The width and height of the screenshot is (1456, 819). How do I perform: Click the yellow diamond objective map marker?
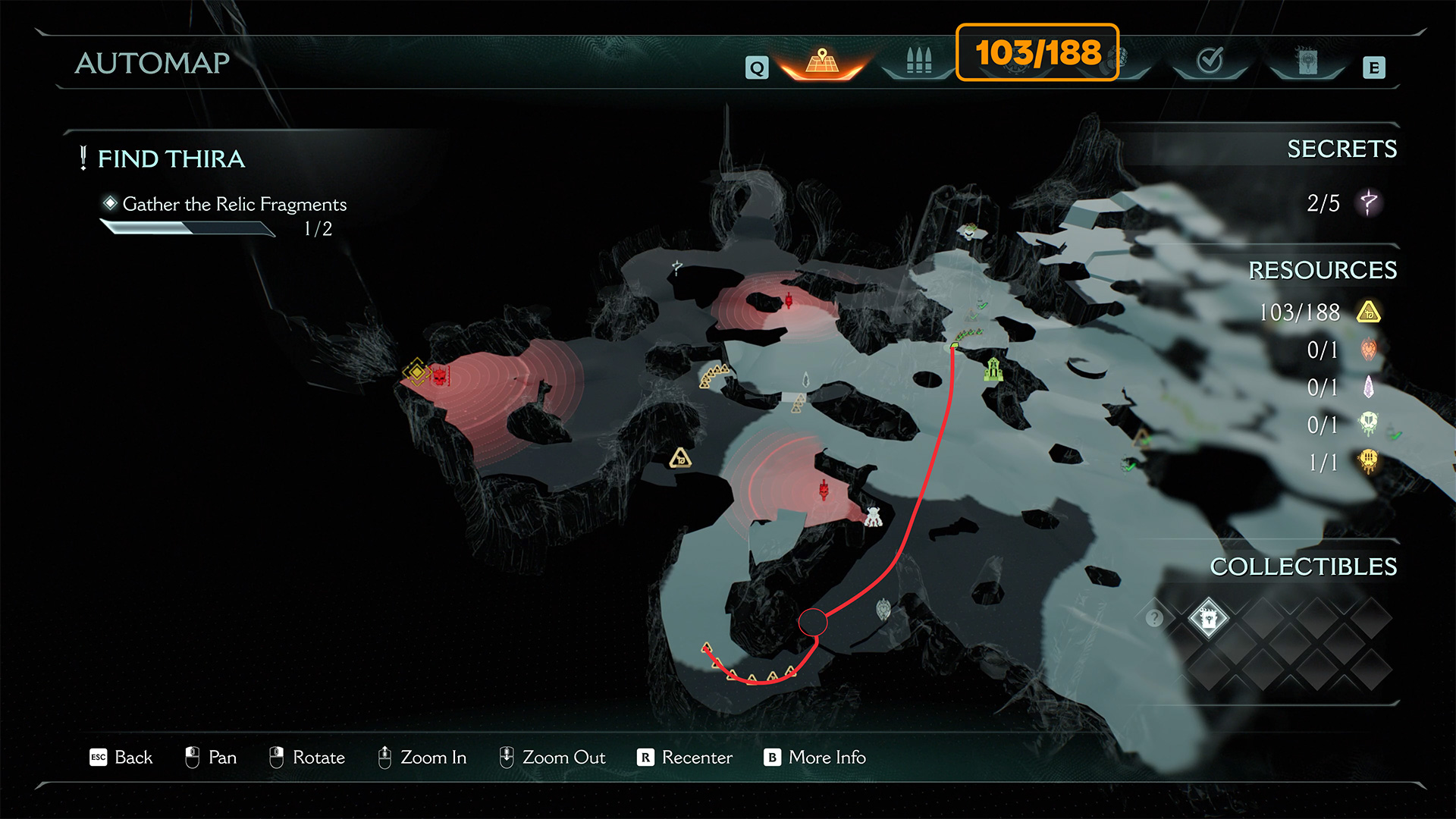click(x=416, y=372)
